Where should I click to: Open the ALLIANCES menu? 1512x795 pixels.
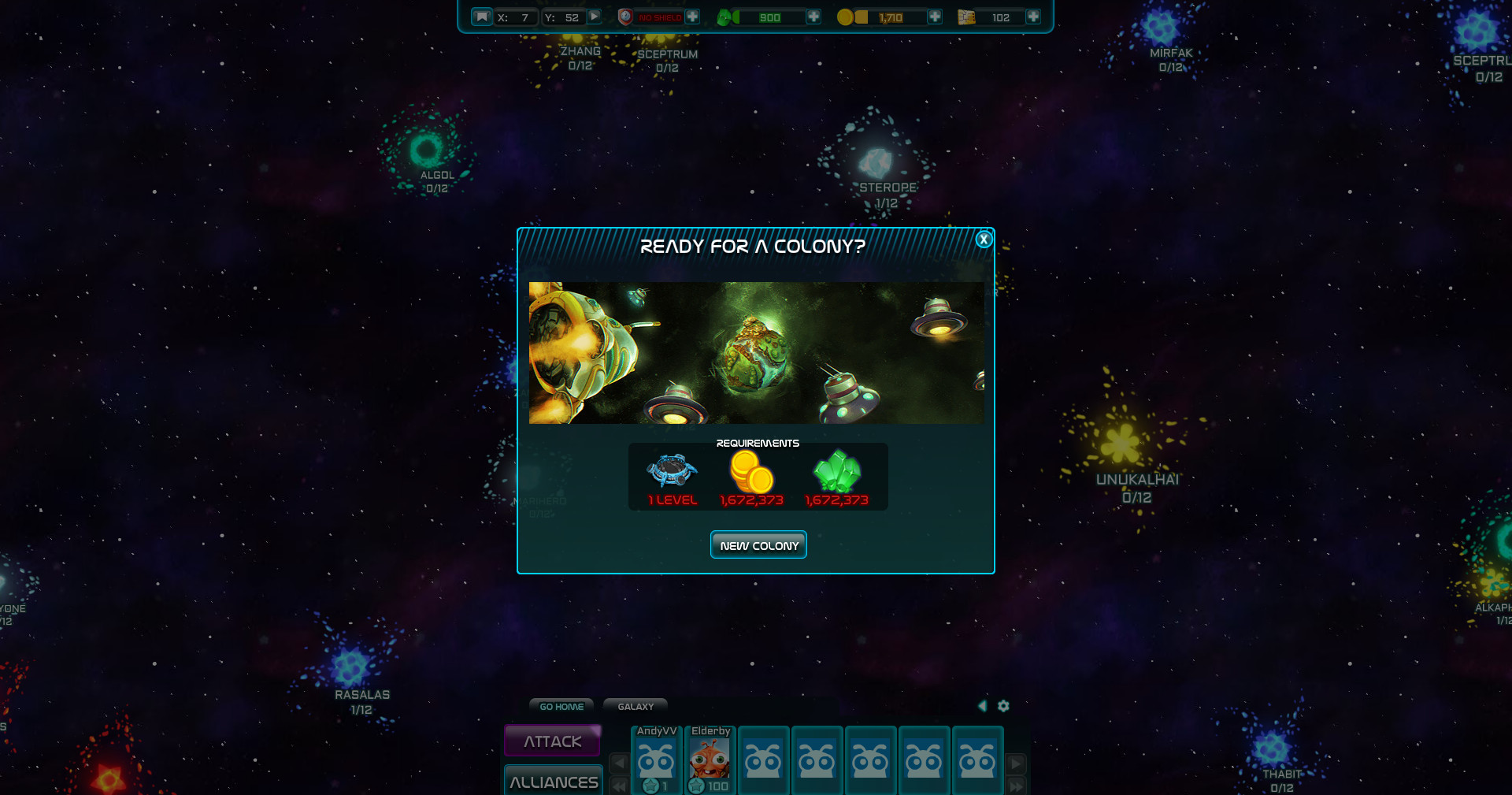(553, 782)
